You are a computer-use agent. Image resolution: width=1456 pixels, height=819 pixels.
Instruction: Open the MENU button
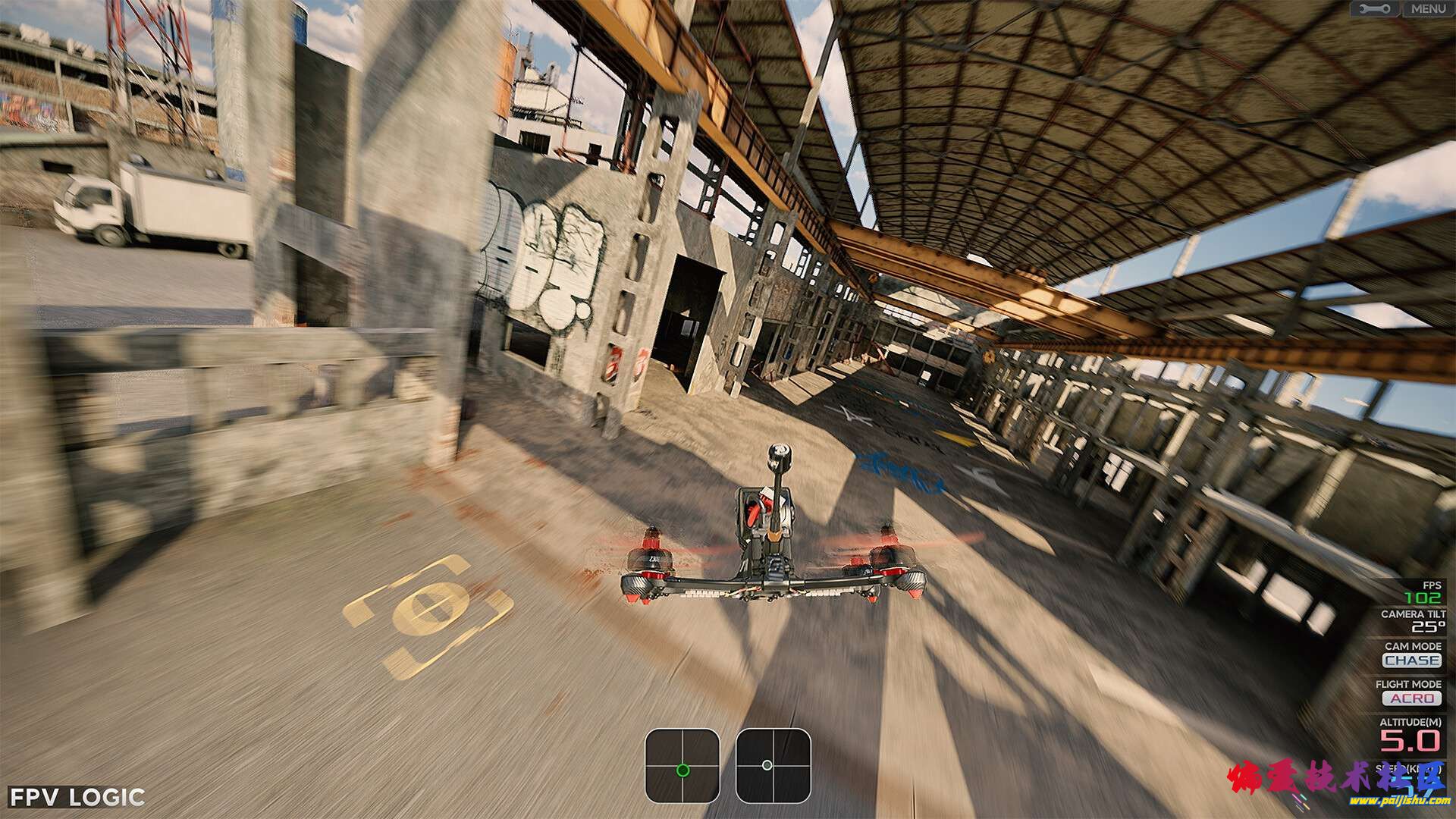[x=1429, y=9]
